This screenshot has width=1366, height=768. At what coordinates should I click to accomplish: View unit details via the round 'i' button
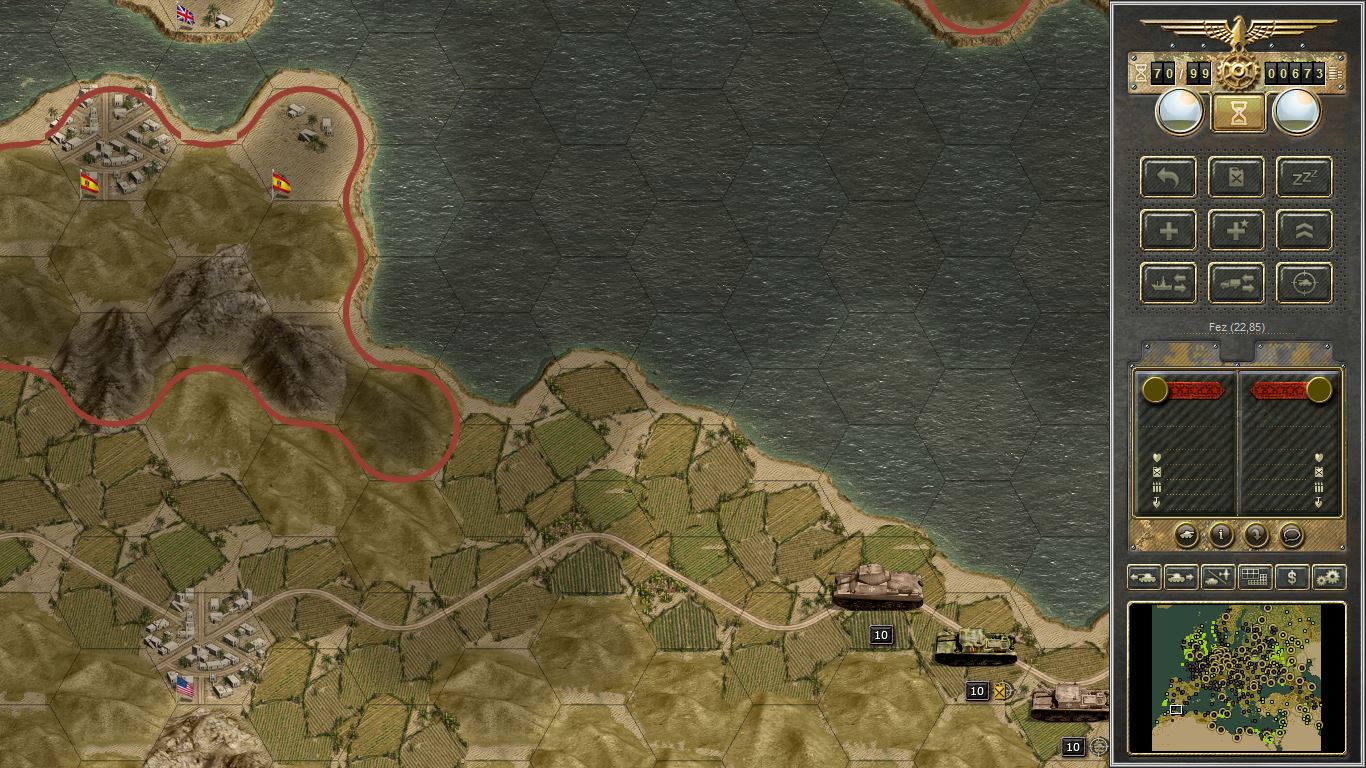click(1219, 536)
